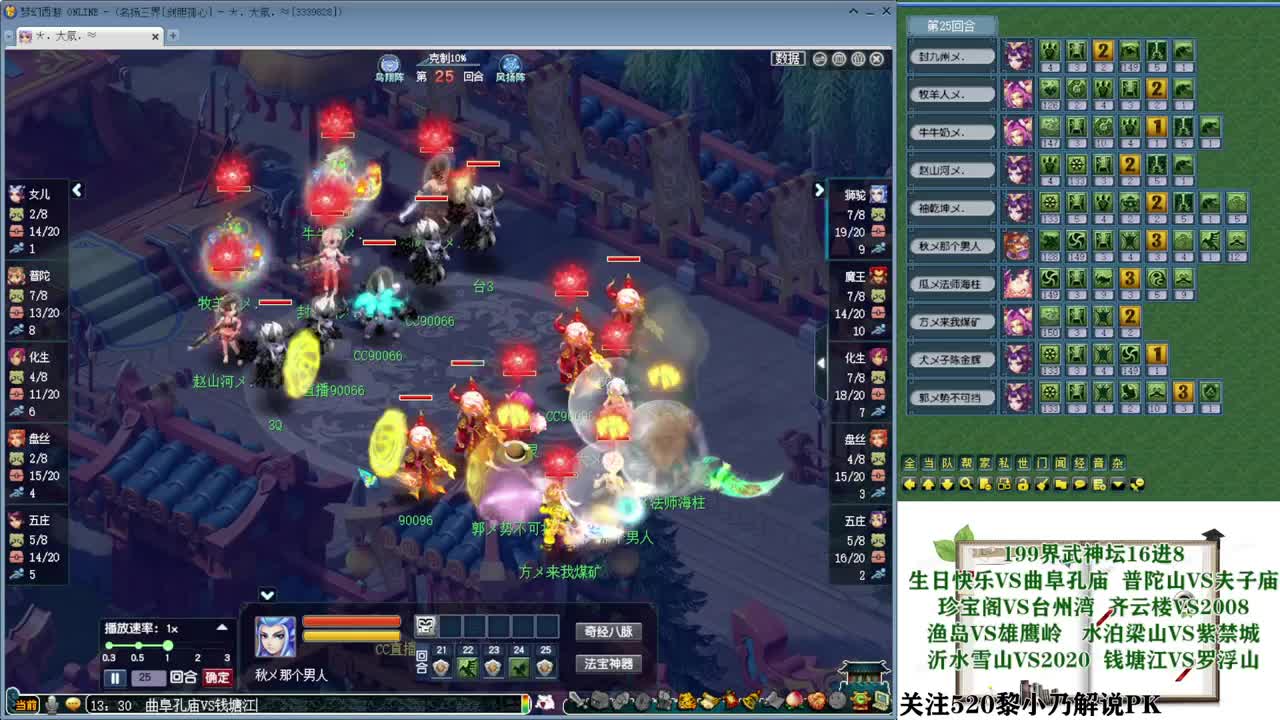1280x720 pixels.
Task: Open the 法宝神器 panel
Action: pos(610,664)
